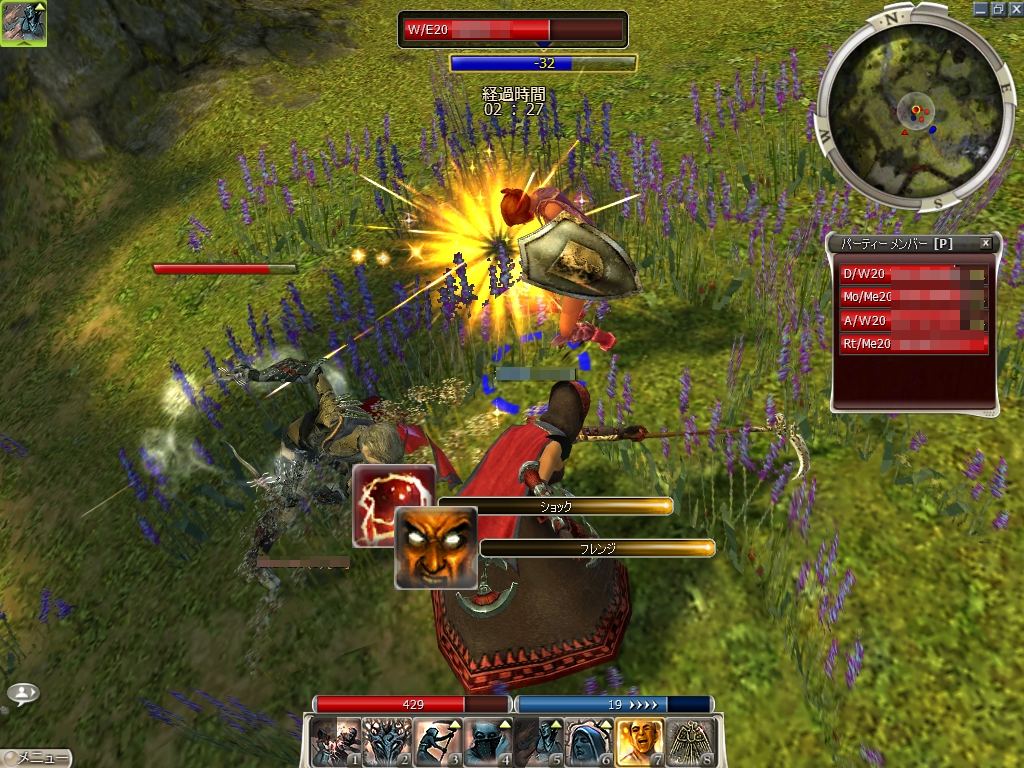Open the メニュー menu button
This screenshot has width=1024, height=768.
(37, 758)
